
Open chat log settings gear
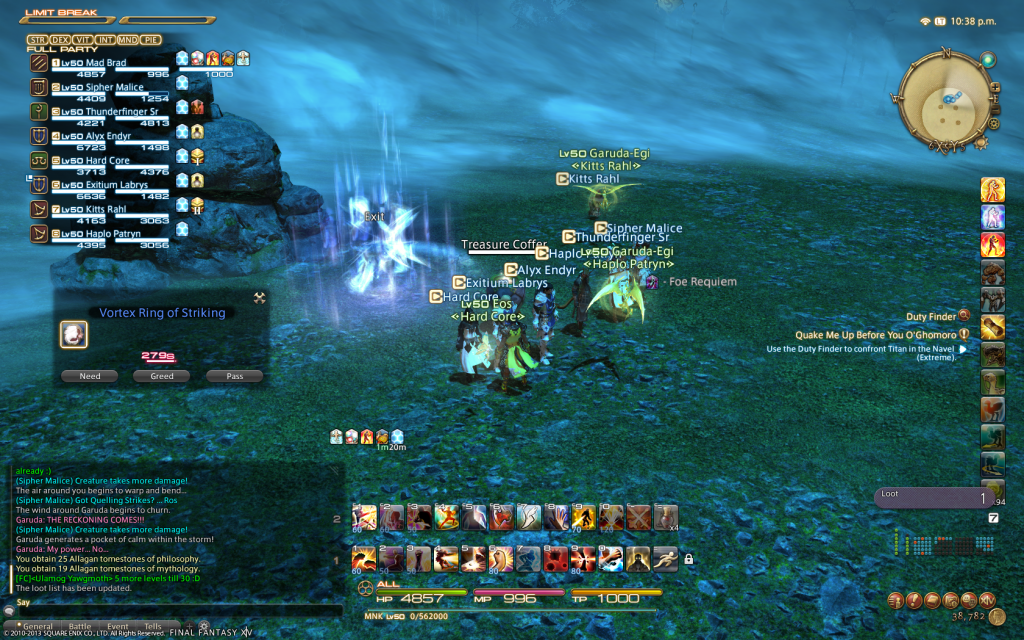coord(205,627)
